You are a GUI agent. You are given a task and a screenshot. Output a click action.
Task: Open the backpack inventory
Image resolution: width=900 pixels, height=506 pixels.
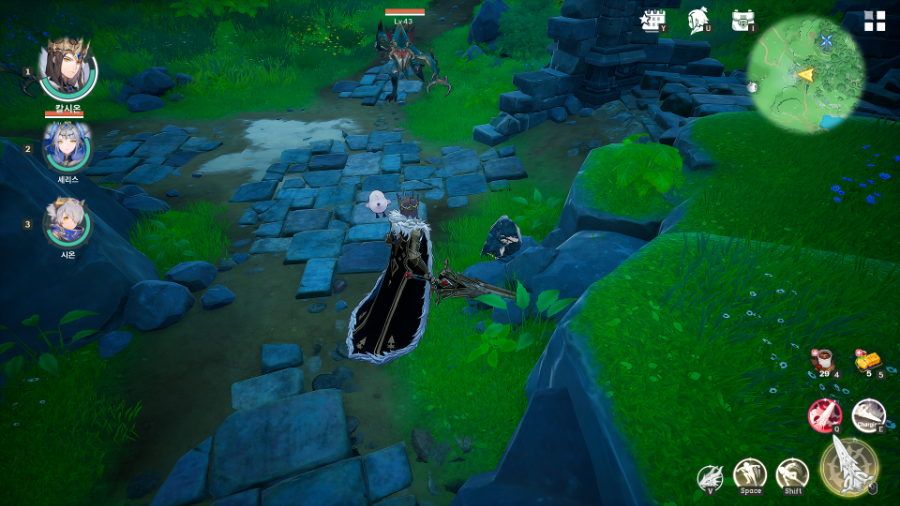click(x=742, y=20)
